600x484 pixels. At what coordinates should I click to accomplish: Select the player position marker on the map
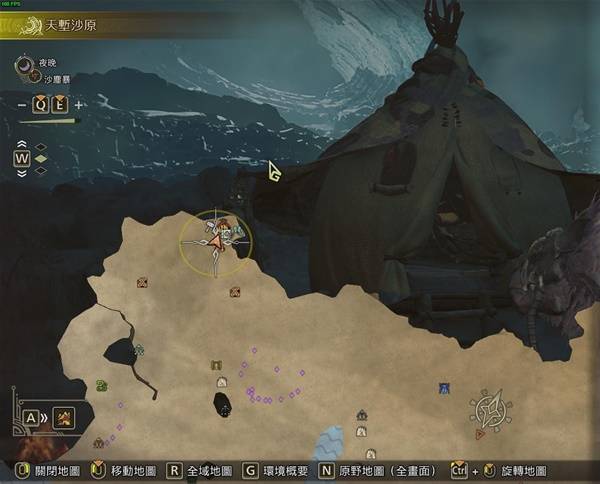click(216, 239)
